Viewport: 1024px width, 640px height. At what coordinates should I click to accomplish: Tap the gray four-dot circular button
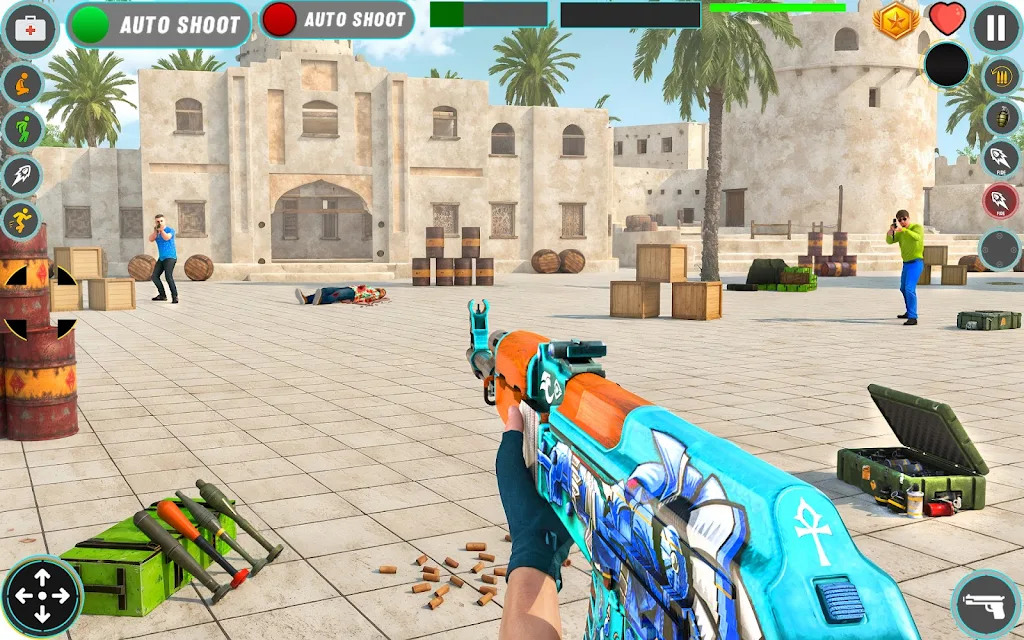pyautogui.click(x=999, y=249)
